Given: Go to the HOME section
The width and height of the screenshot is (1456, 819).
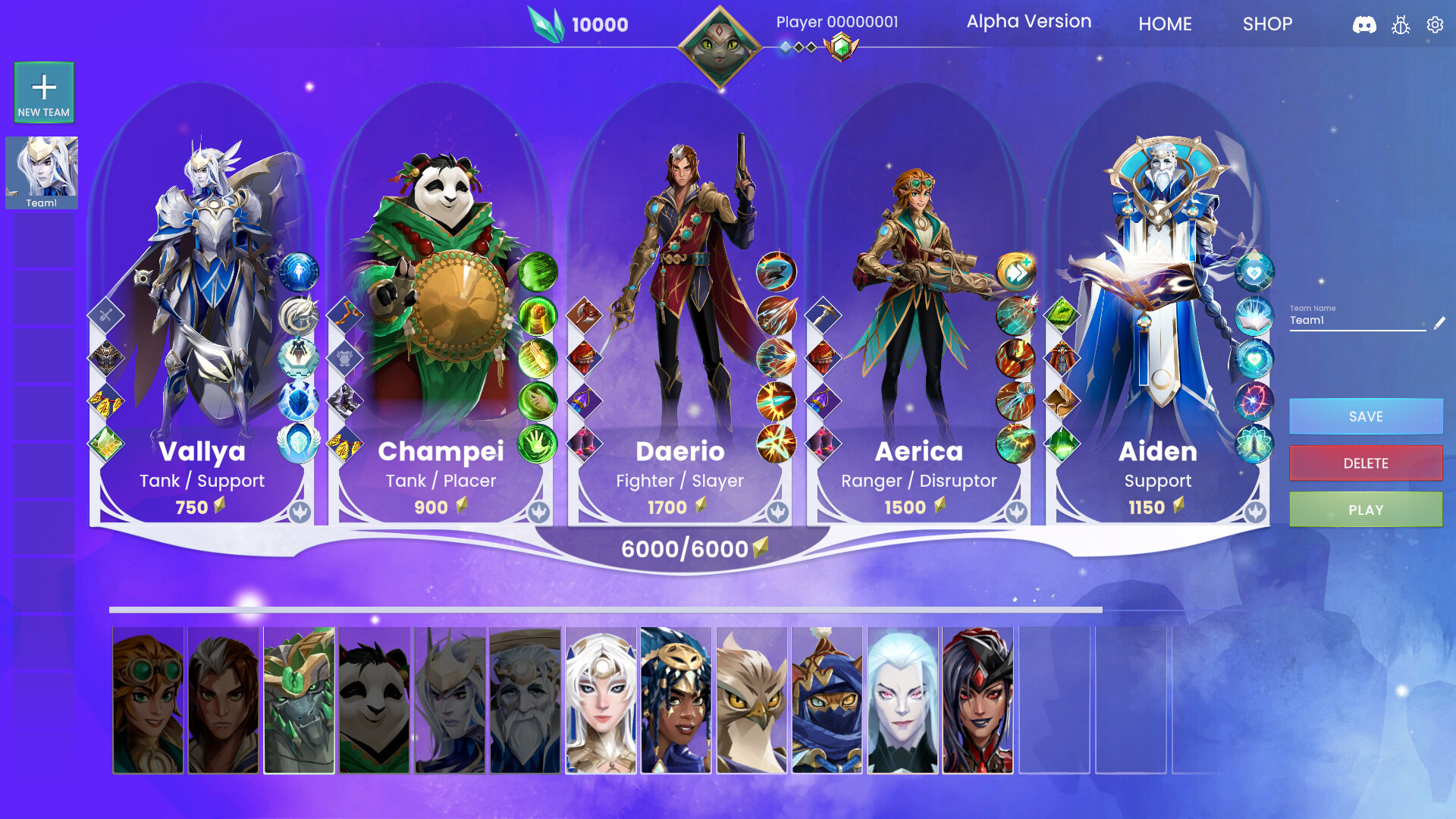Looking at the screenshot, I should 1165,24.
